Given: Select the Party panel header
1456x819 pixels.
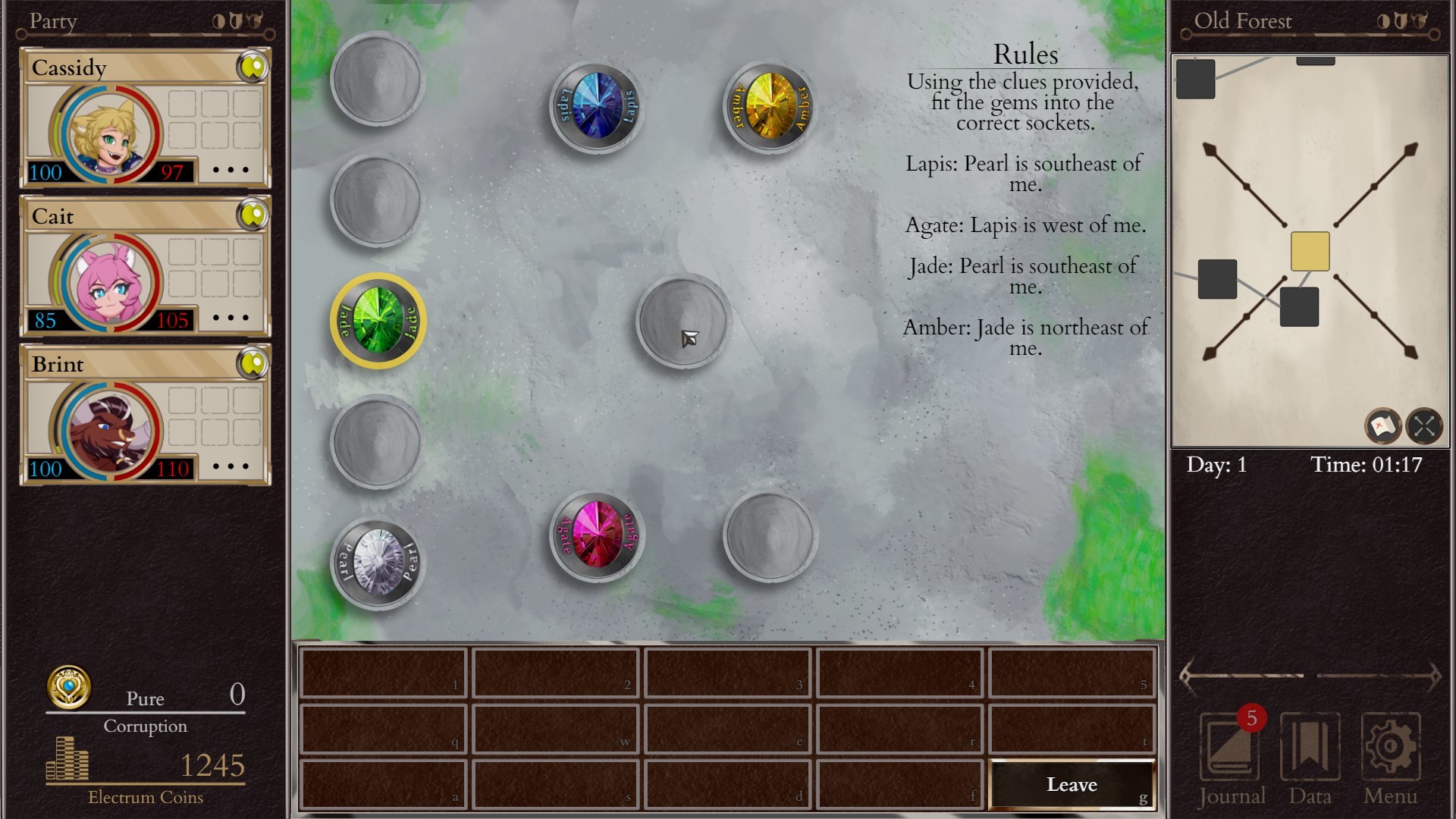Looking at the screenshot, I should point(52,21).
